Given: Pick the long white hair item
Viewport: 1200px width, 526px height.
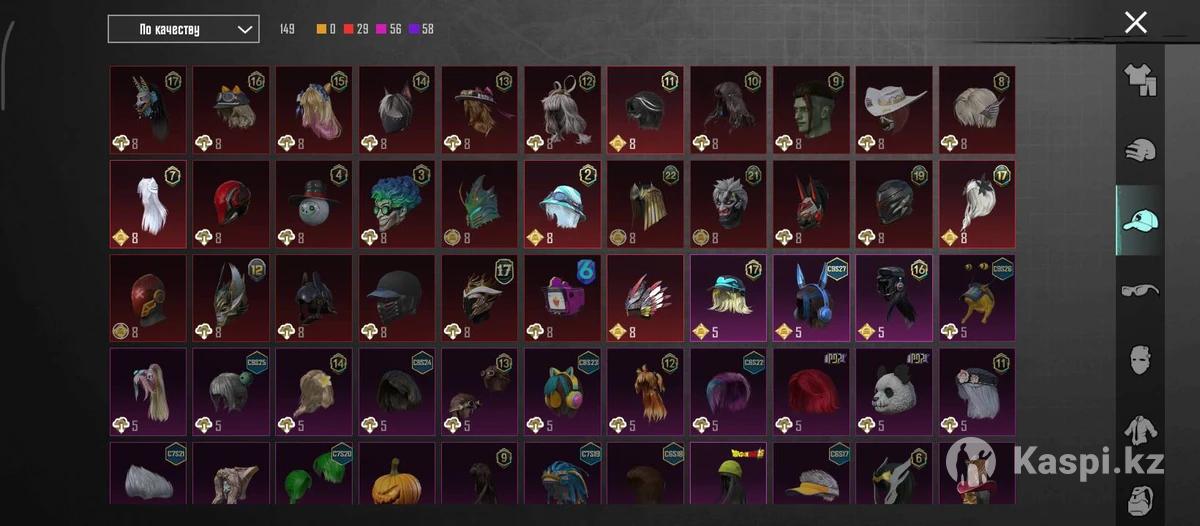Looking at the screenshot, I should pyautogui.click(x=148, y=203).
